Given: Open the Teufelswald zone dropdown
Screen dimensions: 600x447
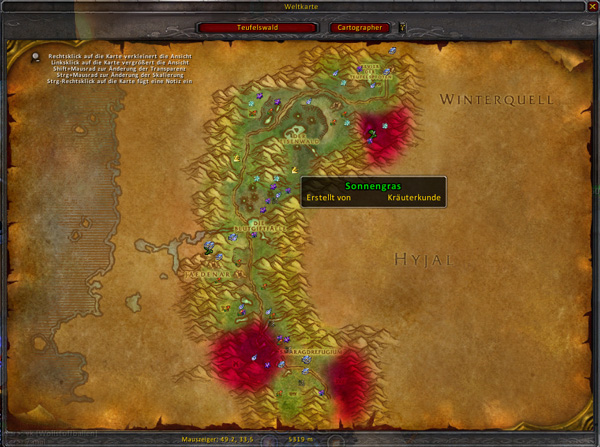Looking at the screenshot, I should (258, 28).
